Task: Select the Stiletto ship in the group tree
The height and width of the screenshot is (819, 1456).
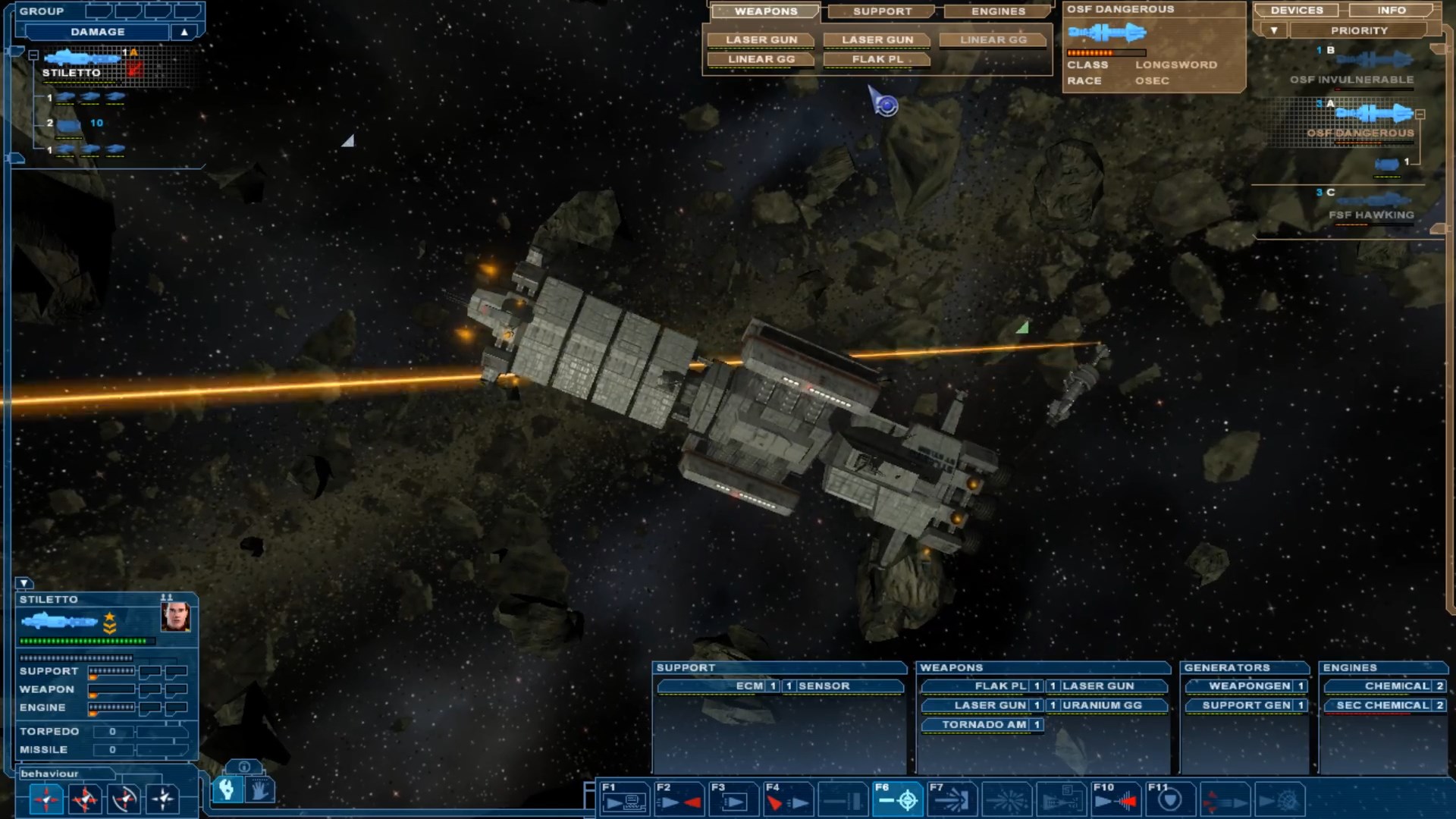Action: [x=71, y=73]
